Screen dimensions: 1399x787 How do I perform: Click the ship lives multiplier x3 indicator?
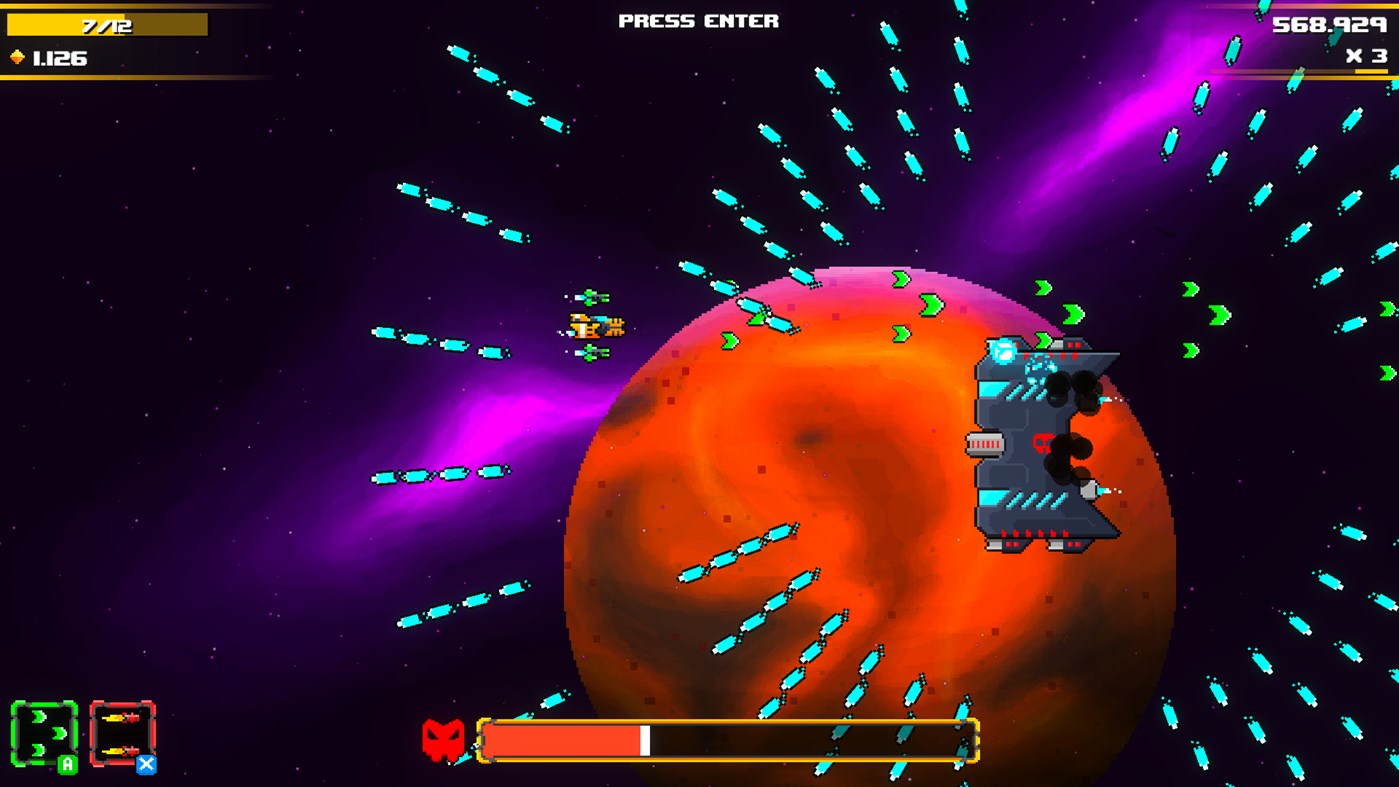[x=1366, y=57]
